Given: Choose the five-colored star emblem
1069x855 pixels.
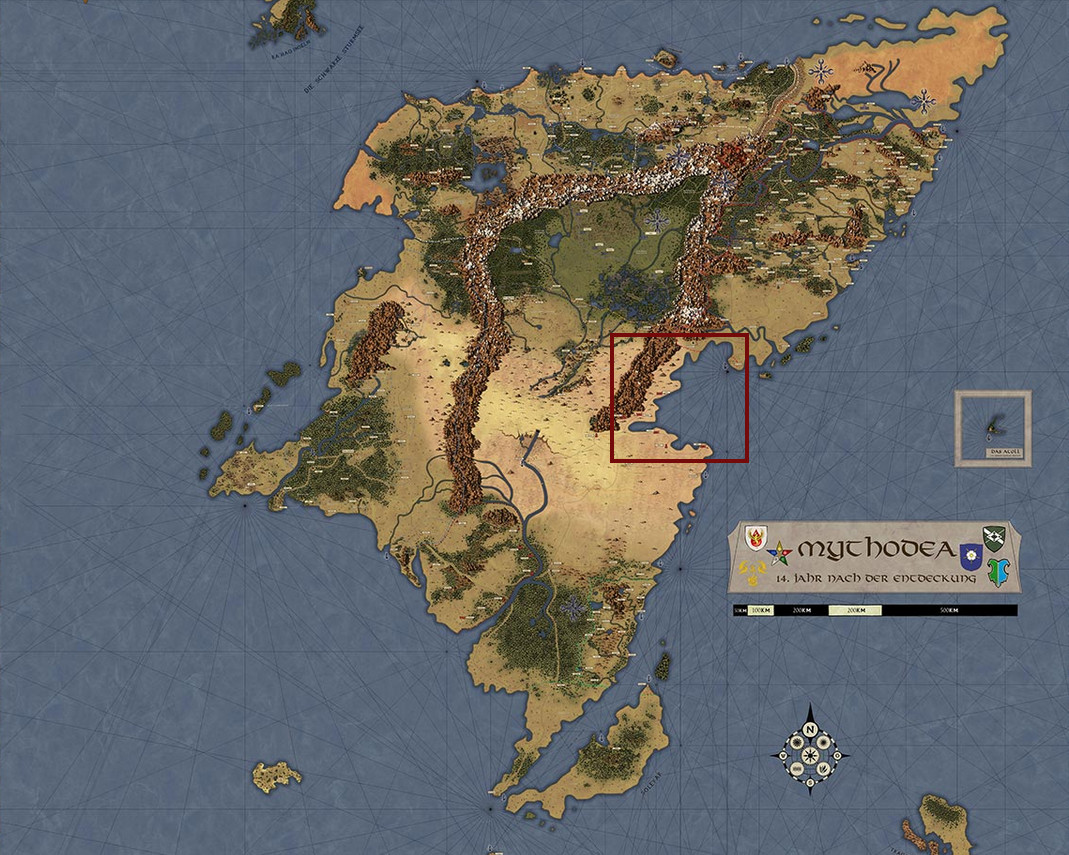Looking at the screenshot, I should [x=778, y=552].
